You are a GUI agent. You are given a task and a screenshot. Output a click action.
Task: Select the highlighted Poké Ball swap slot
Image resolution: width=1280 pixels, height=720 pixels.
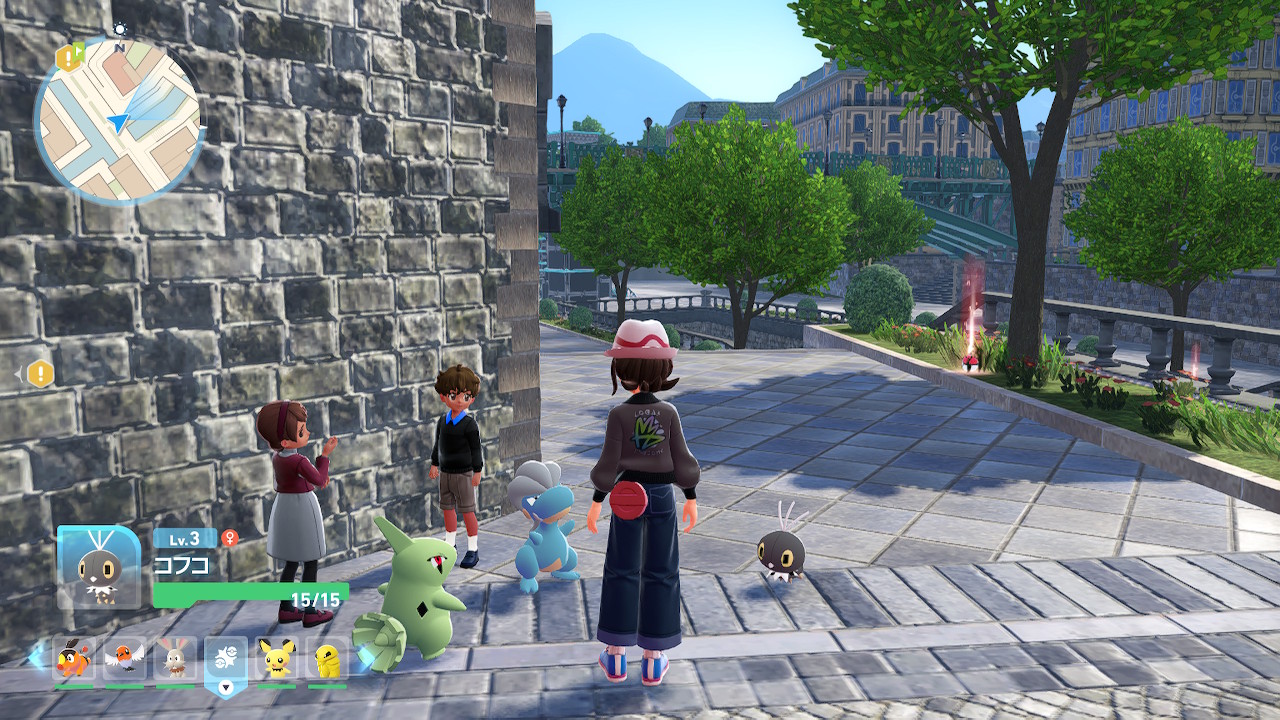point(226,660)
